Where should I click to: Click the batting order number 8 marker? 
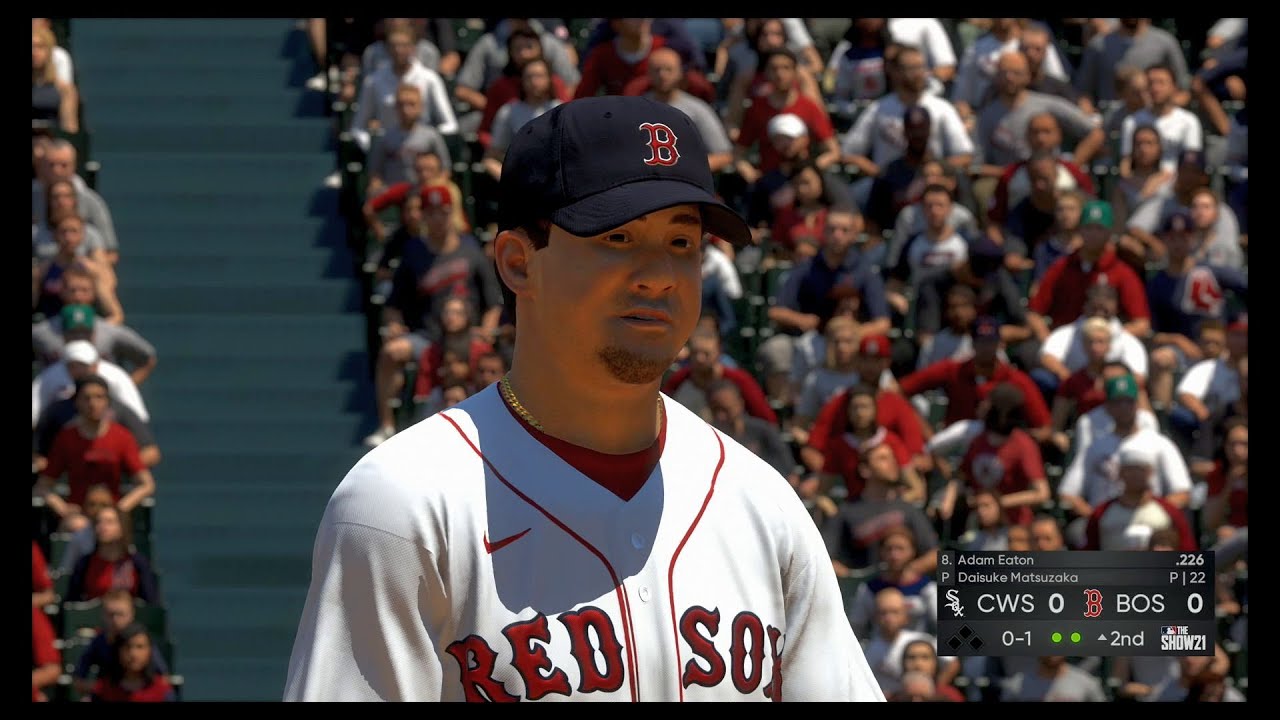coord(945,559)
